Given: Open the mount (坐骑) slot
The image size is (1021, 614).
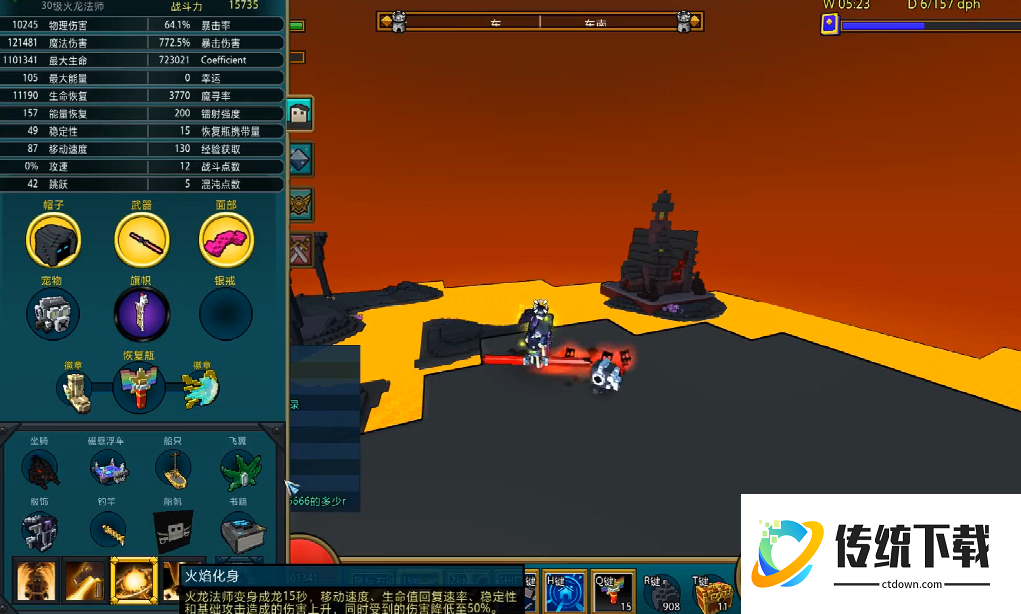Looking at the screenshot, I should [40, 468].
